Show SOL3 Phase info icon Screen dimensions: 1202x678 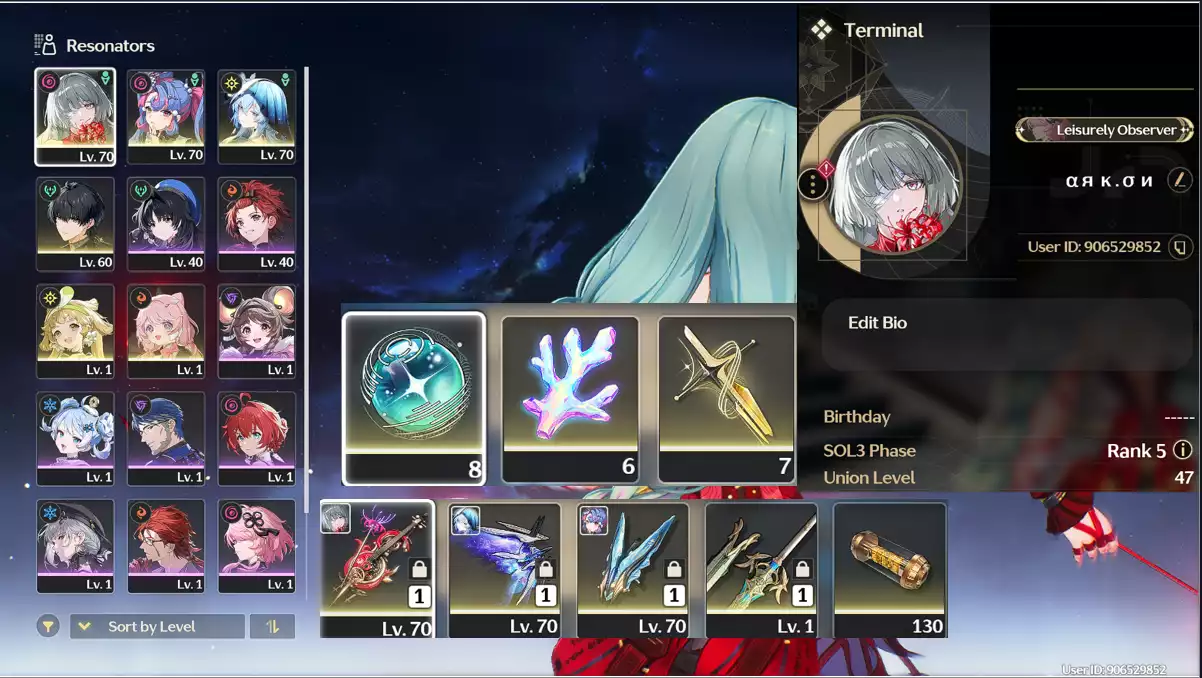click(x=1182, y=450)
